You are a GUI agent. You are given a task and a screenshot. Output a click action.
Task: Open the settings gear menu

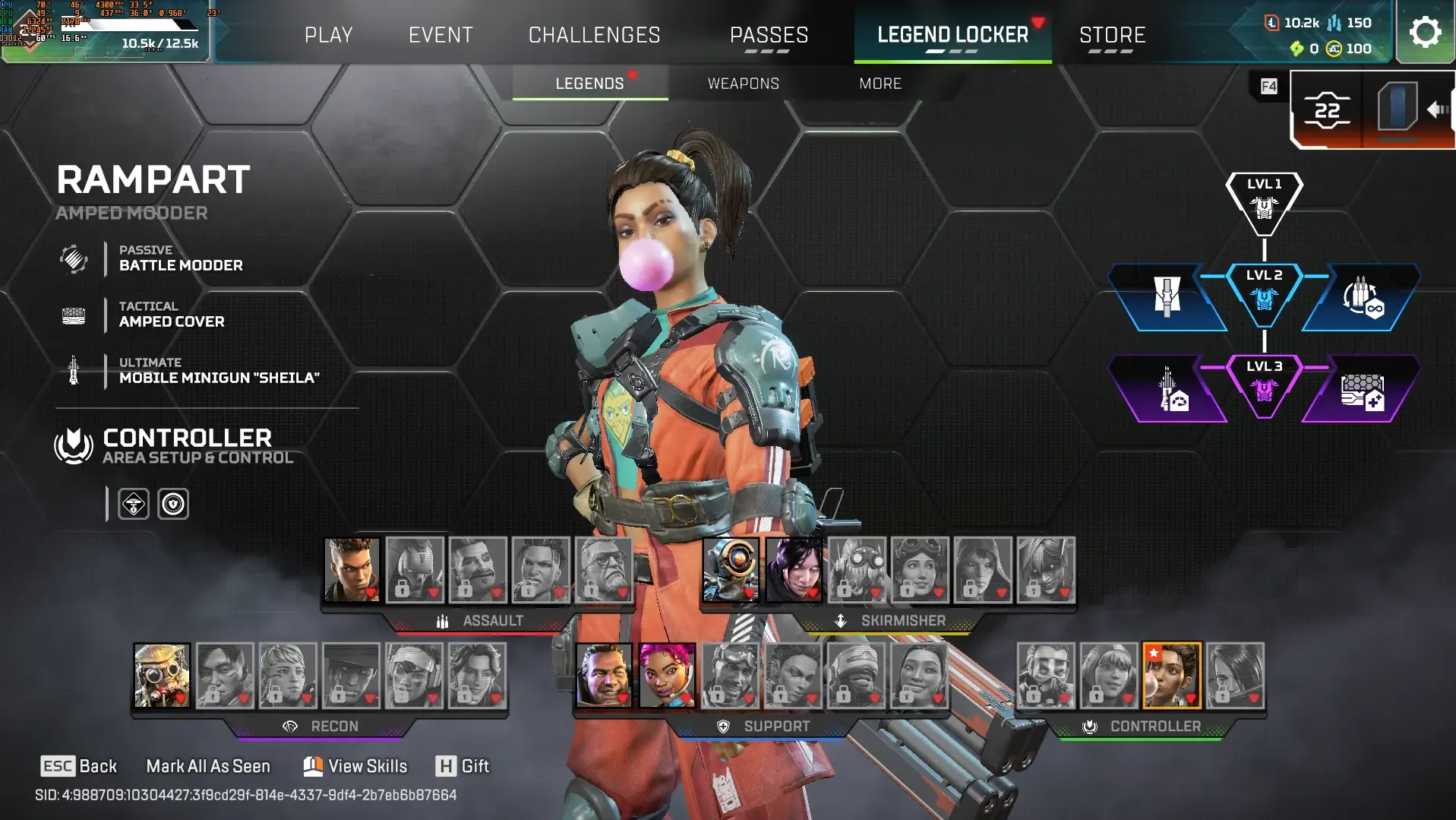(1425, 33)
